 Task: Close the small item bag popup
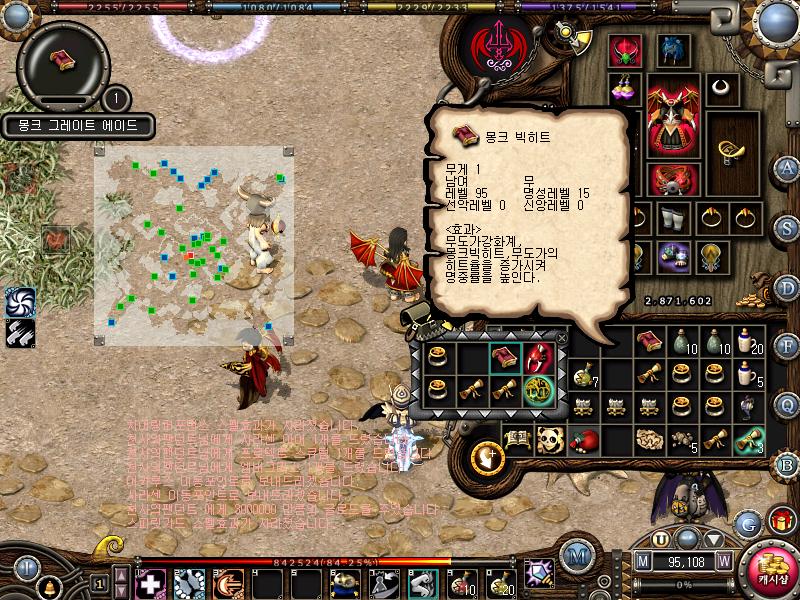[561, 339]
